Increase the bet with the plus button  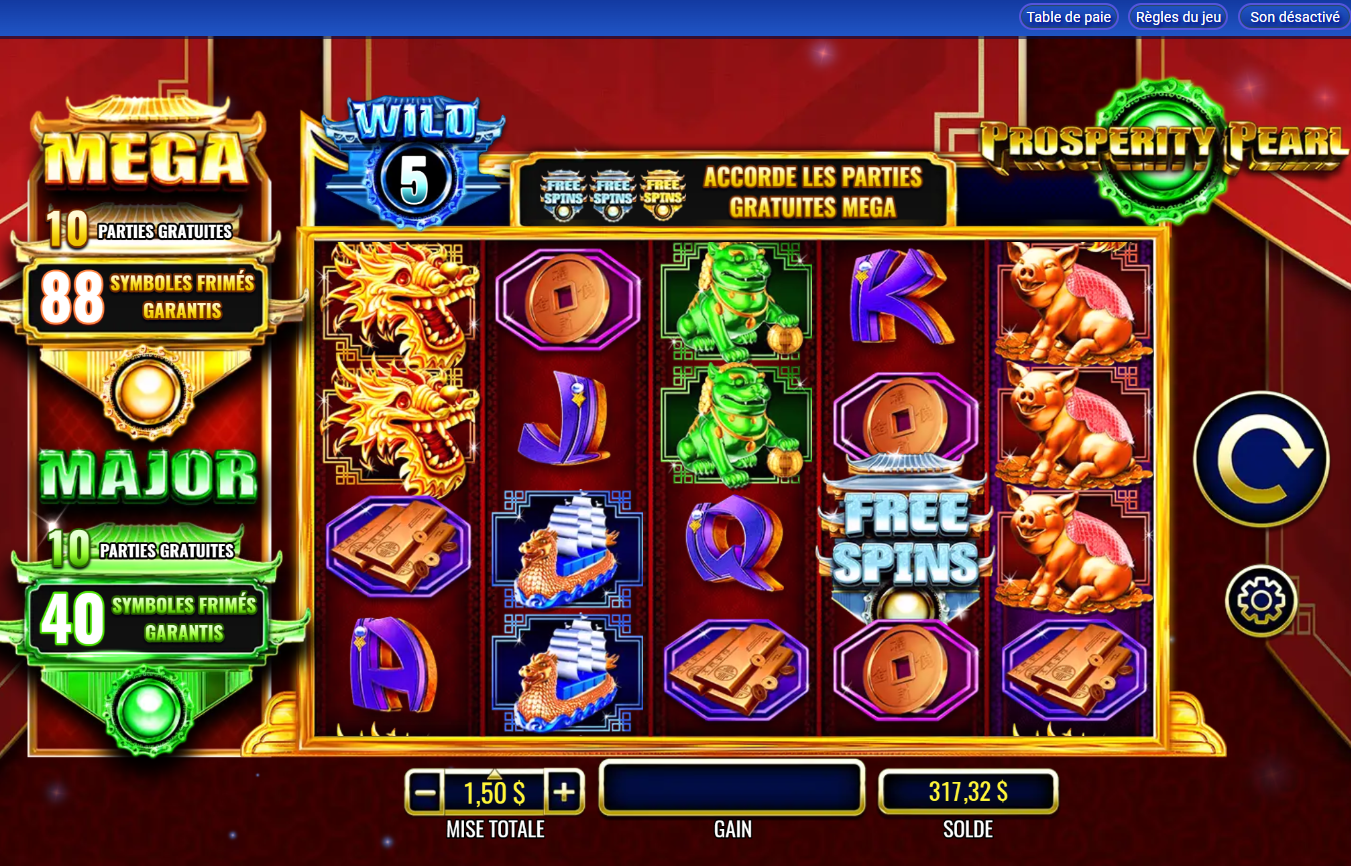566,790
